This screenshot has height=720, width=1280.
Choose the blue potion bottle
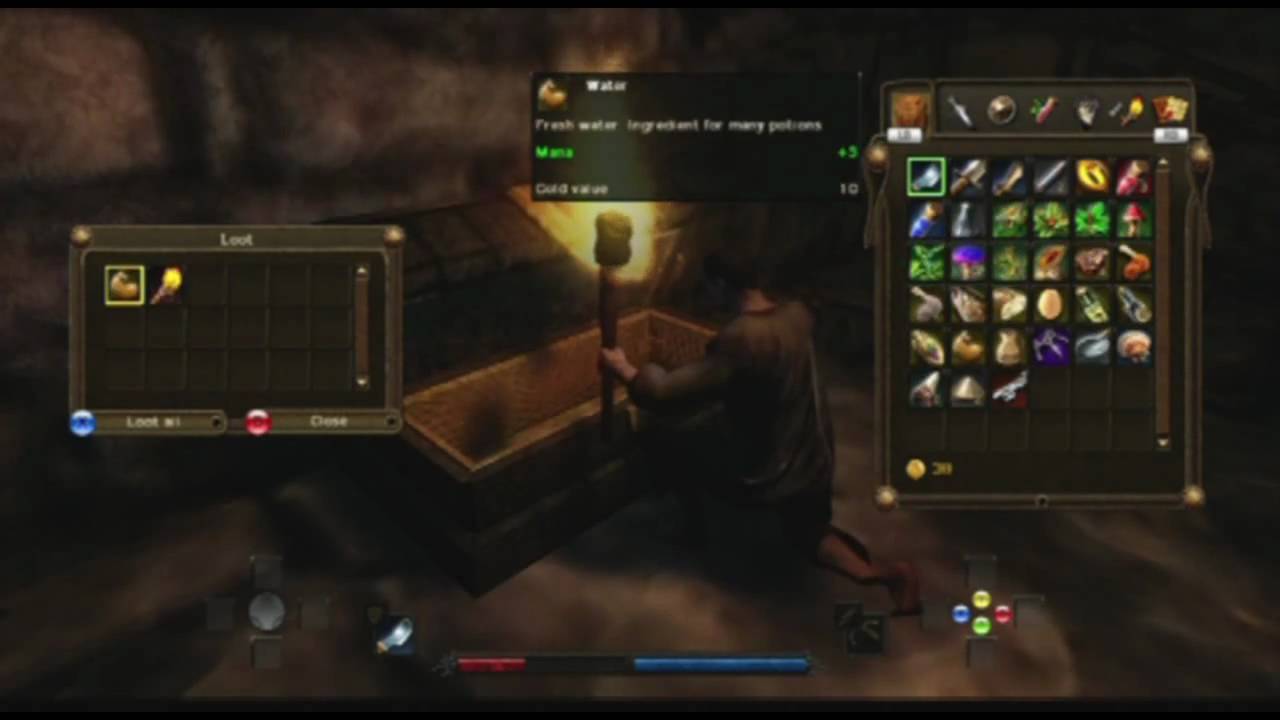point(926,220)
